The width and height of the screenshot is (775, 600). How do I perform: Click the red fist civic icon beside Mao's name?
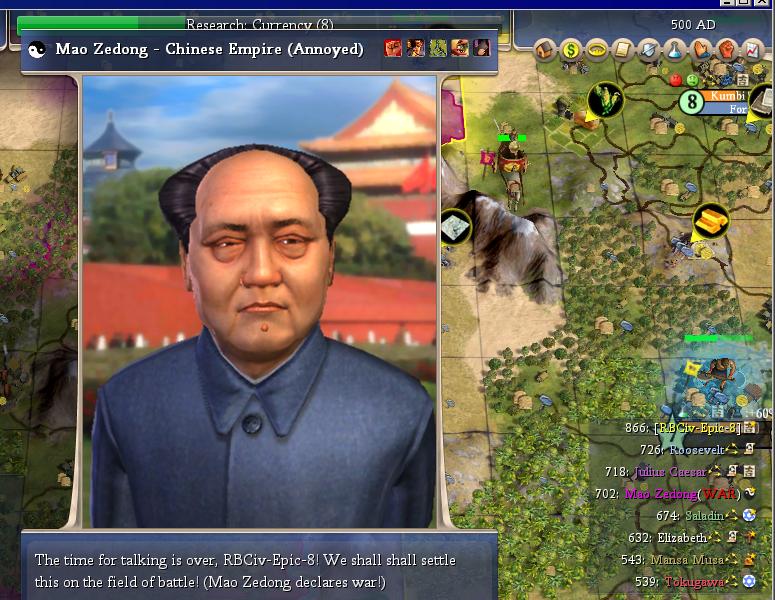[x=393, y=48]
